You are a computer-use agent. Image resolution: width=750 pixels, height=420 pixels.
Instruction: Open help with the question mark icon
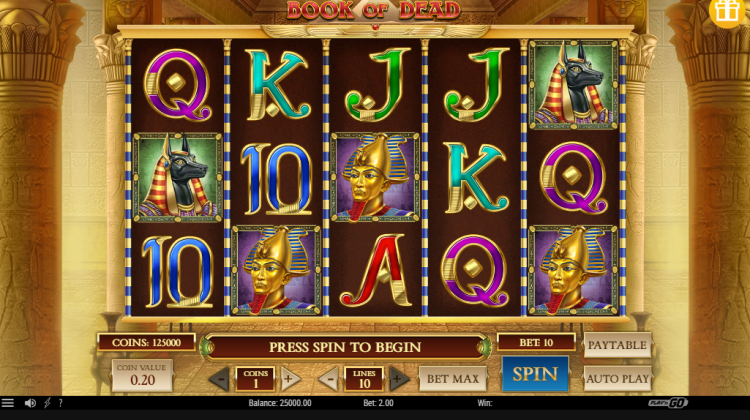60,403
